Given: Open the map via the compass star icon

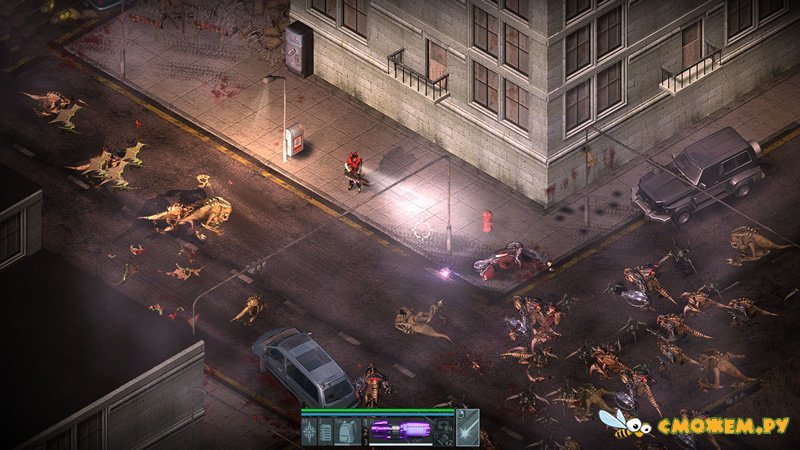Looking at the screenshot, I should (x=311, y=431).
